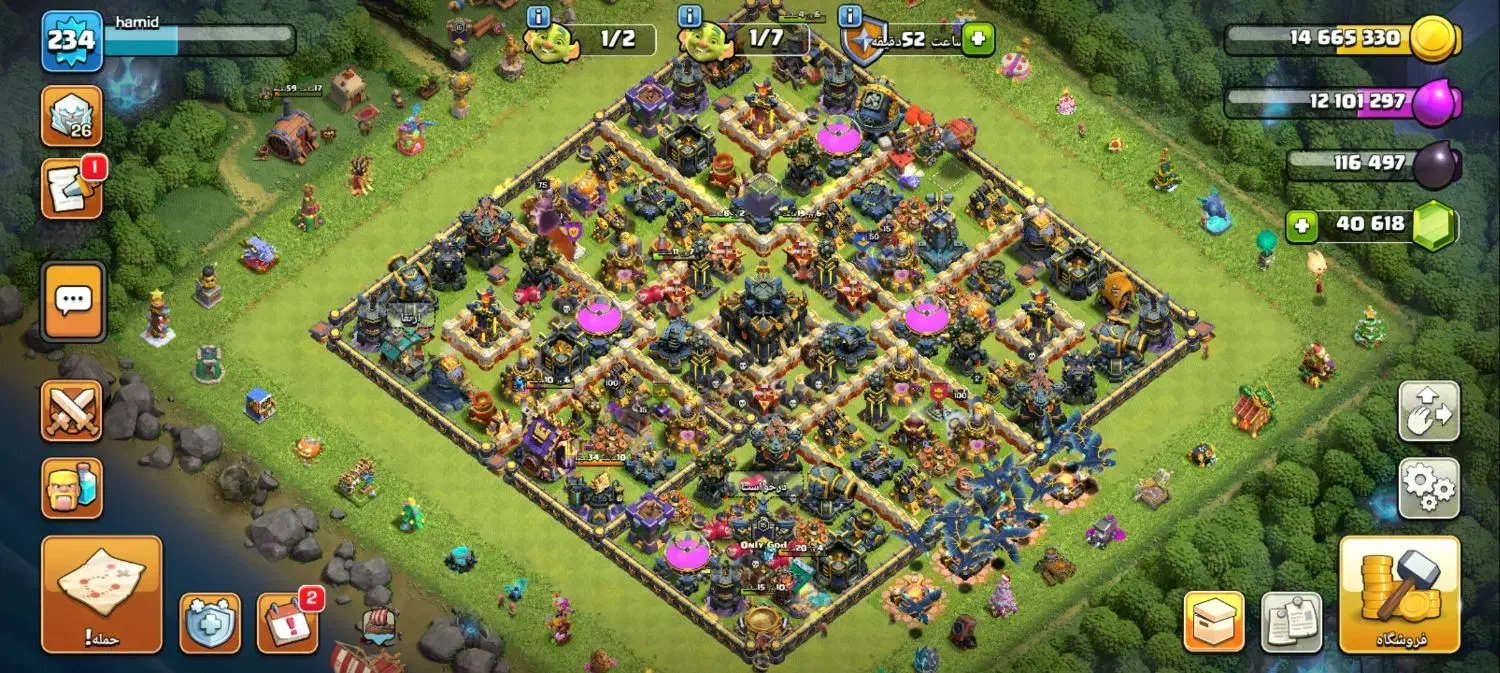The height and width of the screenshot is (673, 1500).
Task: Open the shop with the hammer and coins
Action: click(1399, 593)
